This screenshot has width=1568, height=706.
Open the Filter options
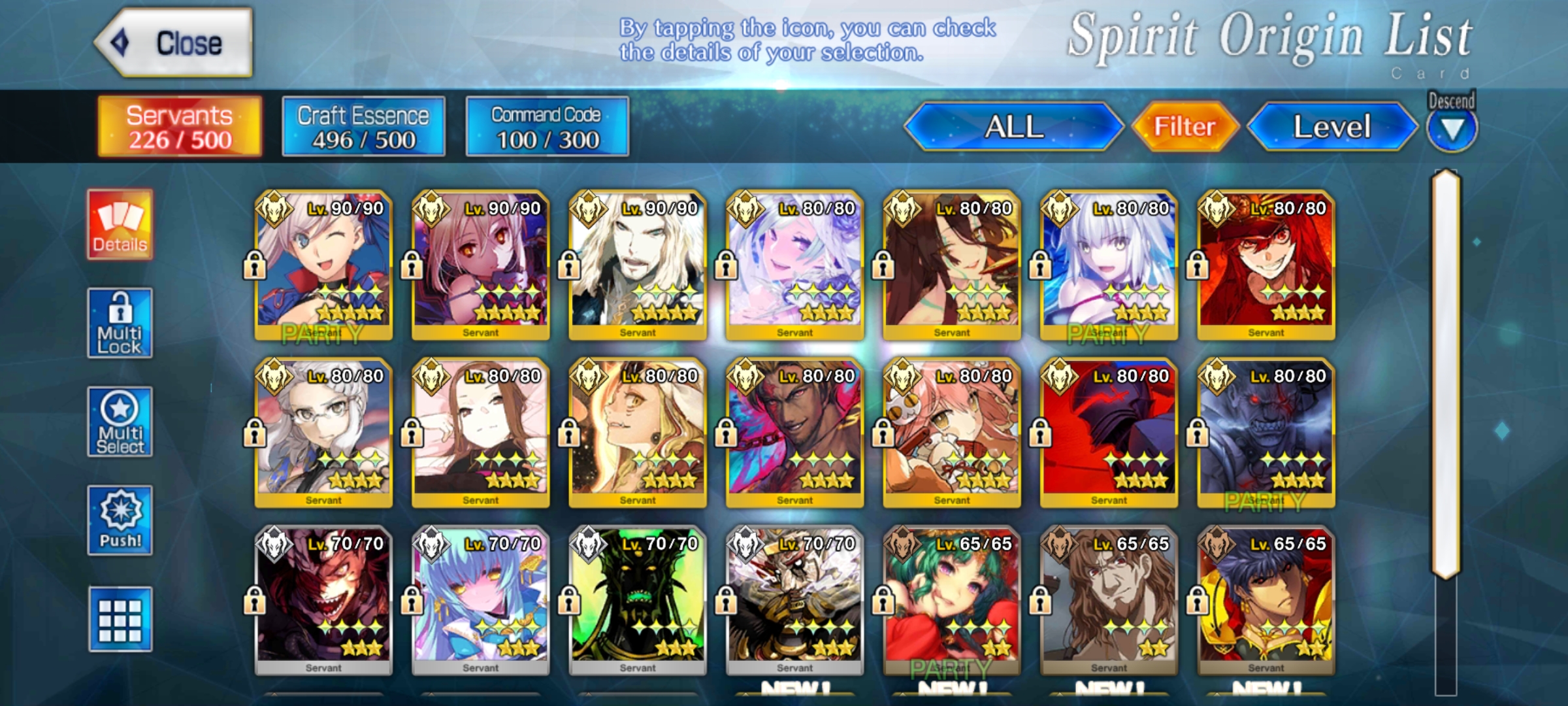[x=1184, y=127]
